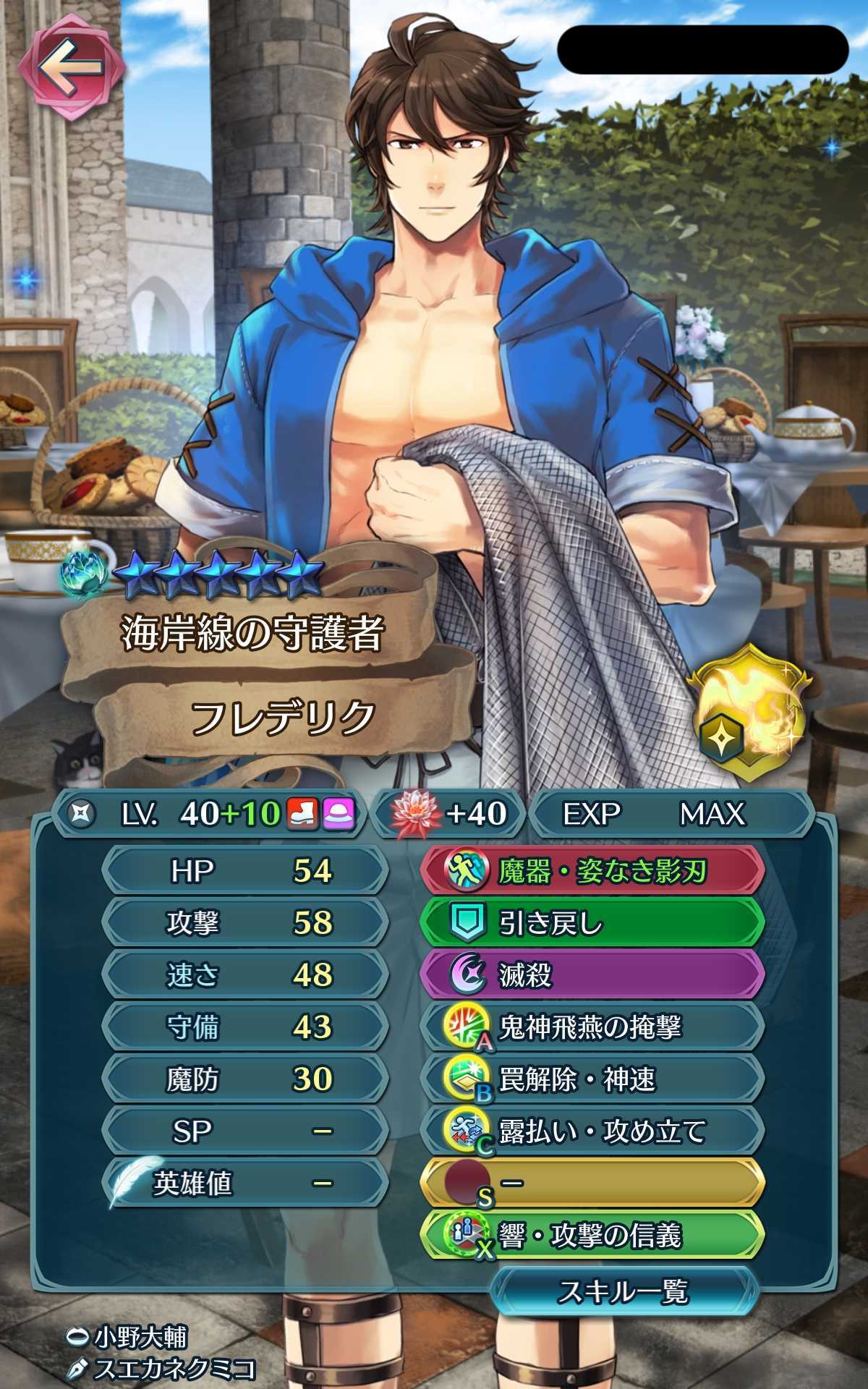View the C skill 露払い・攻め立て
The height and width of the screenshot is (1389, 868).
click(x=592, y=1131)
